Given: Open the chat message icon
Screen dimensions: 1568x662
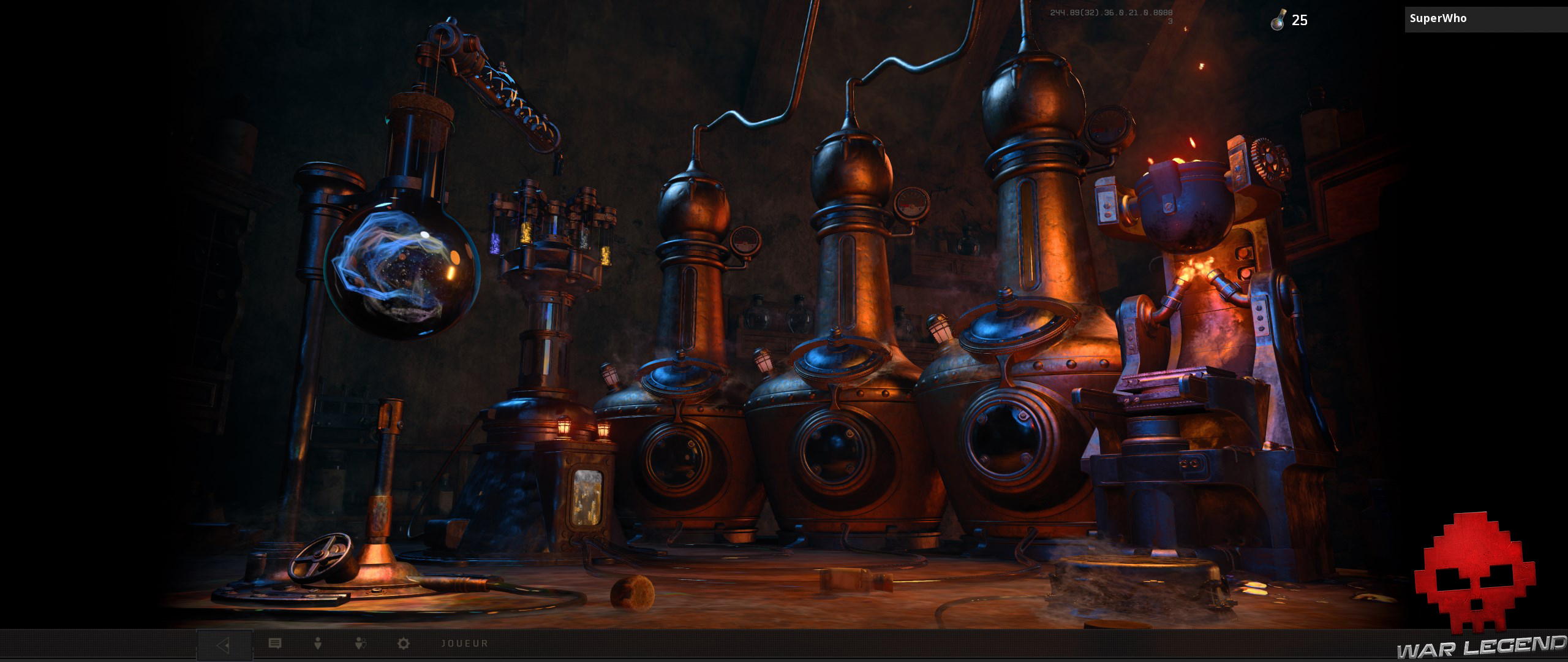Looking at the screenshot, I should [x=275, y=644].
